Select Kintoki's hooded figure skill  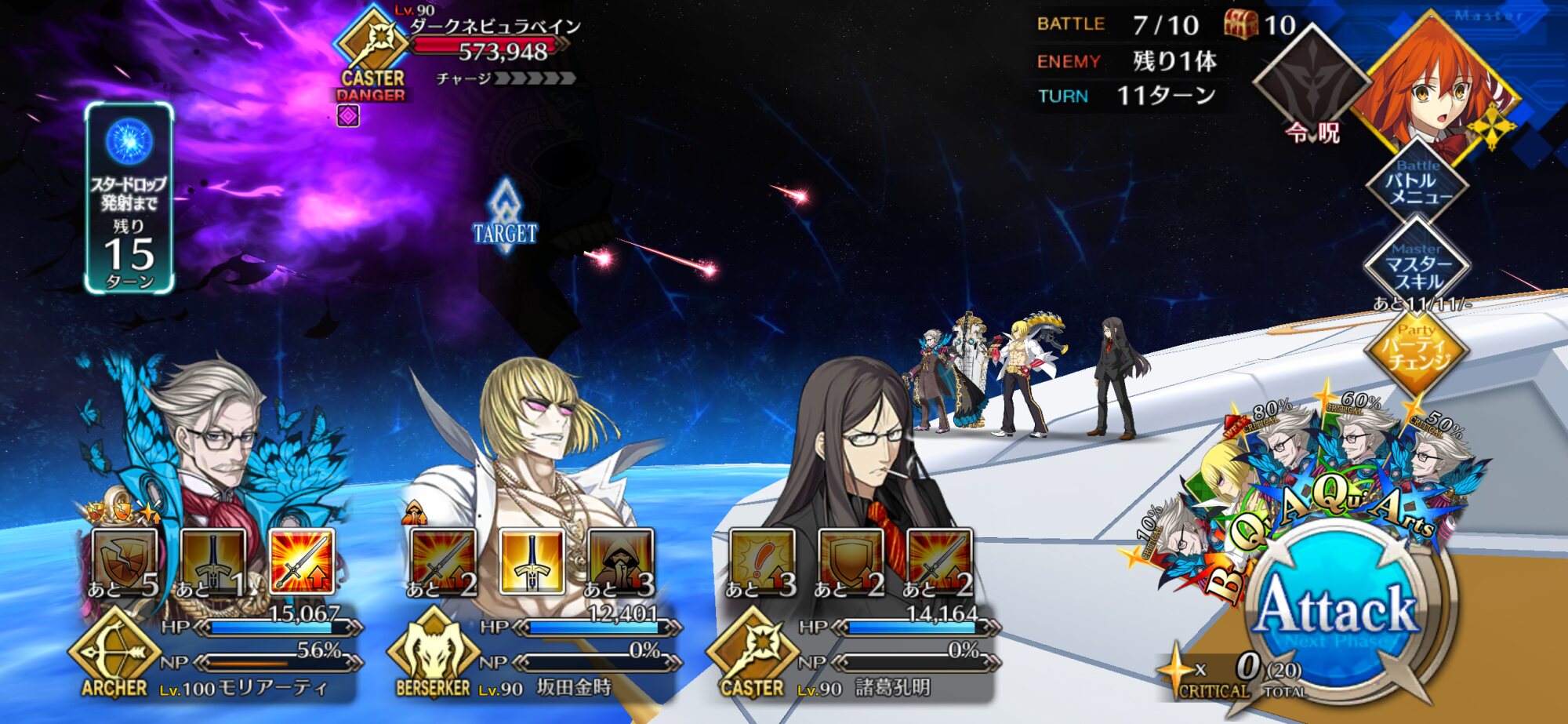pos(620,561)
